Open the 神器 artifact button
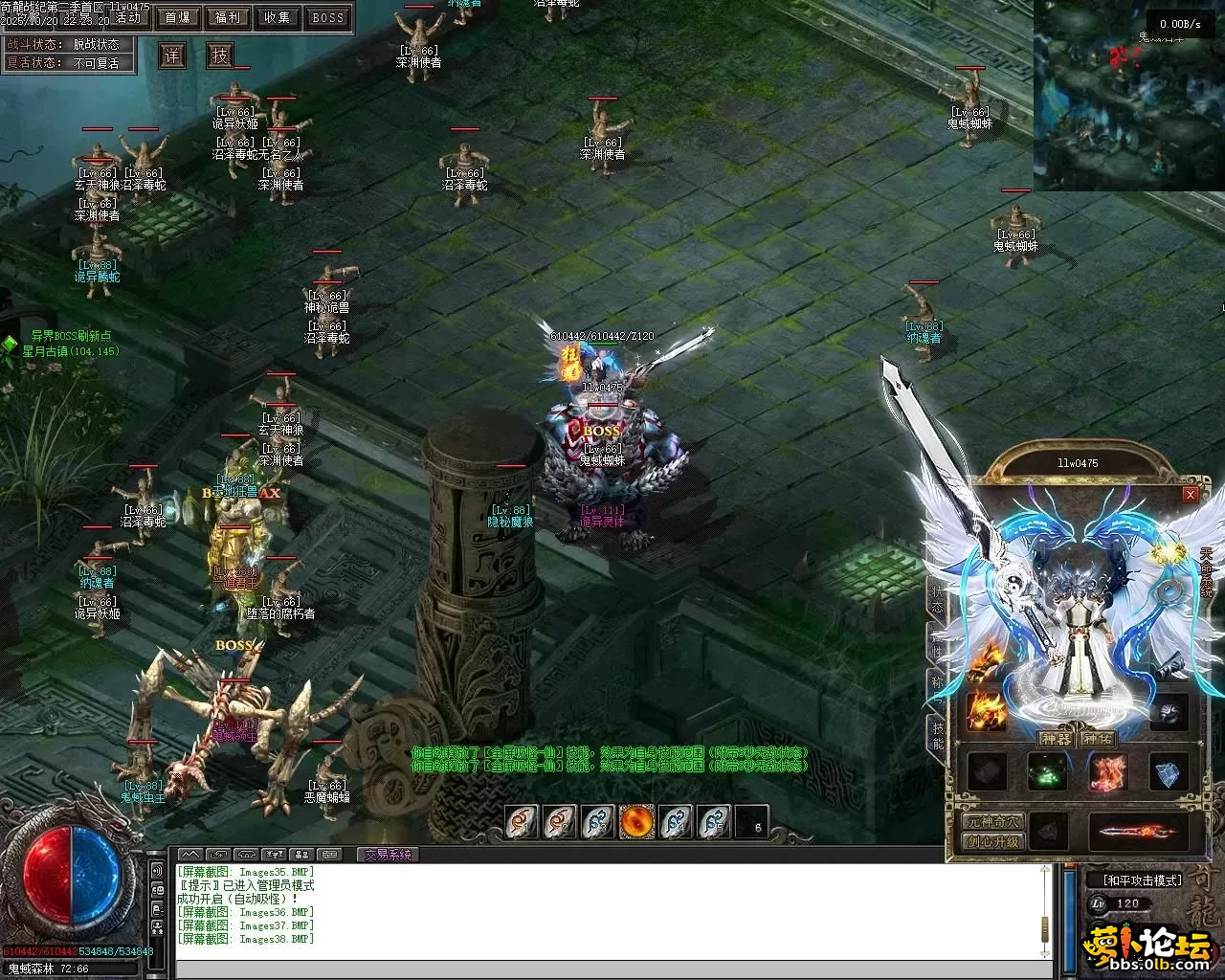This screenshot has height=980, width=1225. [x=1057, y=739]
